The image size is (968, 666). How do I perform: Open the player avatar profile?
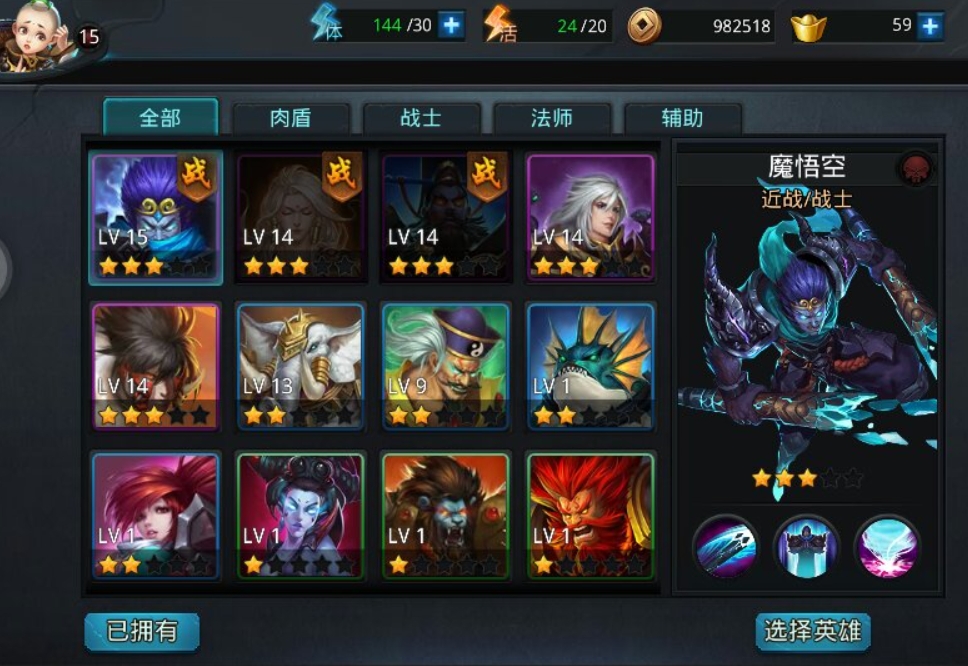coord(40,35)
